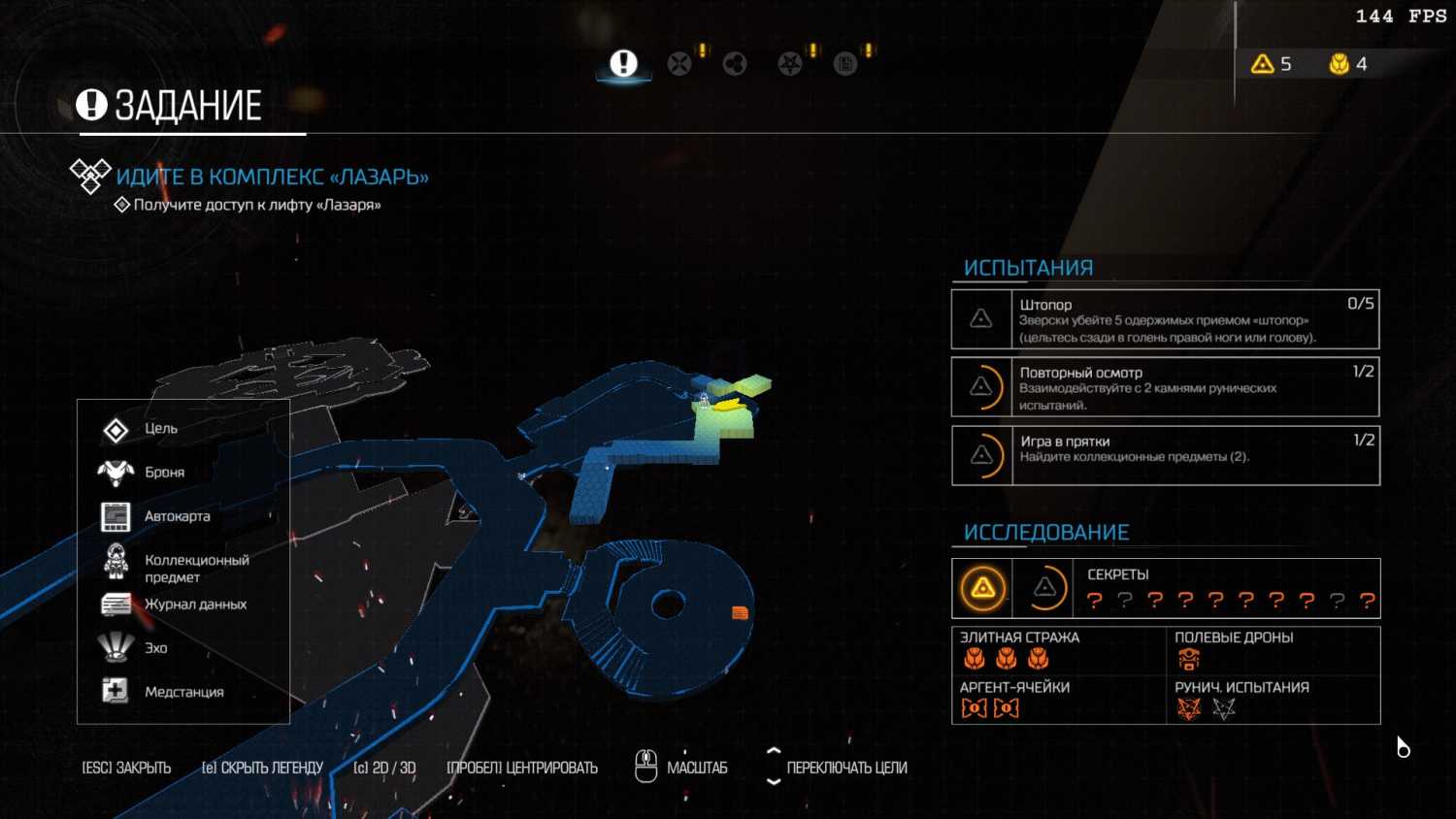Viewport: 1456px width, 819px height.
Task: Close the map with «Закрыть»
Action: coord(126,768)
